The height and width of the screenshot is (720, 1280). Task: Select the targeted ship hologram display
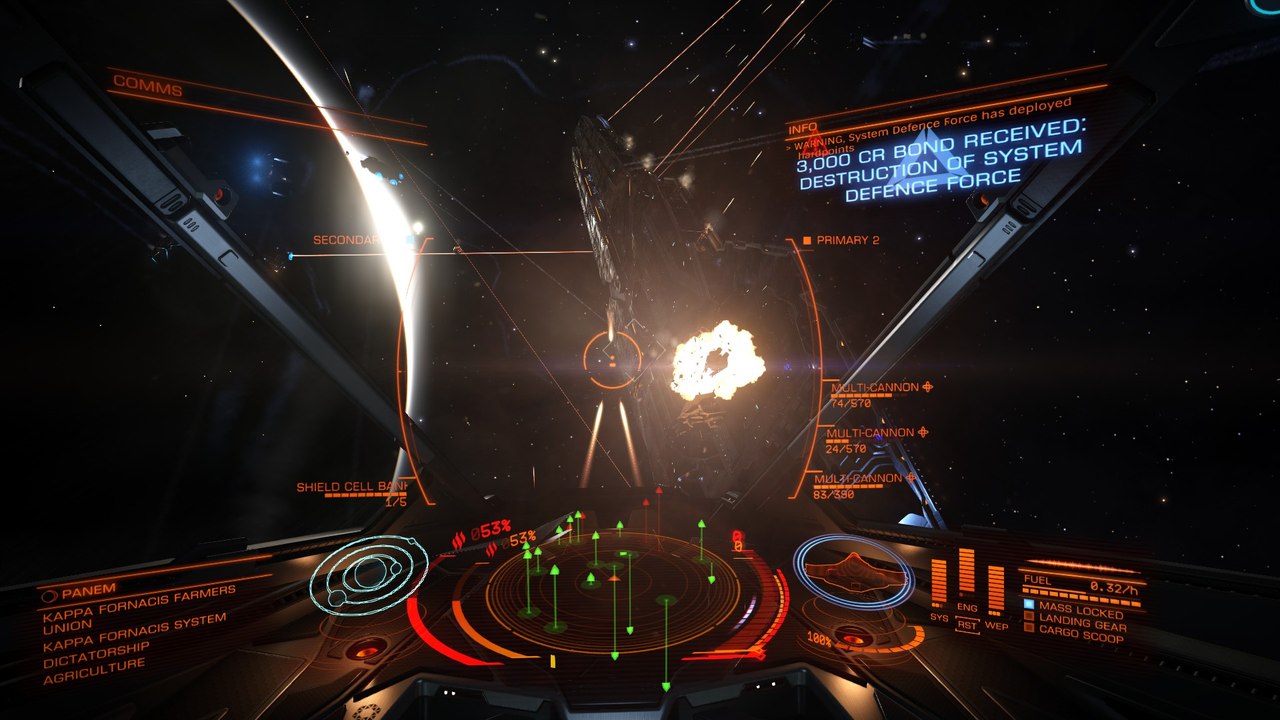coord(852,571)
